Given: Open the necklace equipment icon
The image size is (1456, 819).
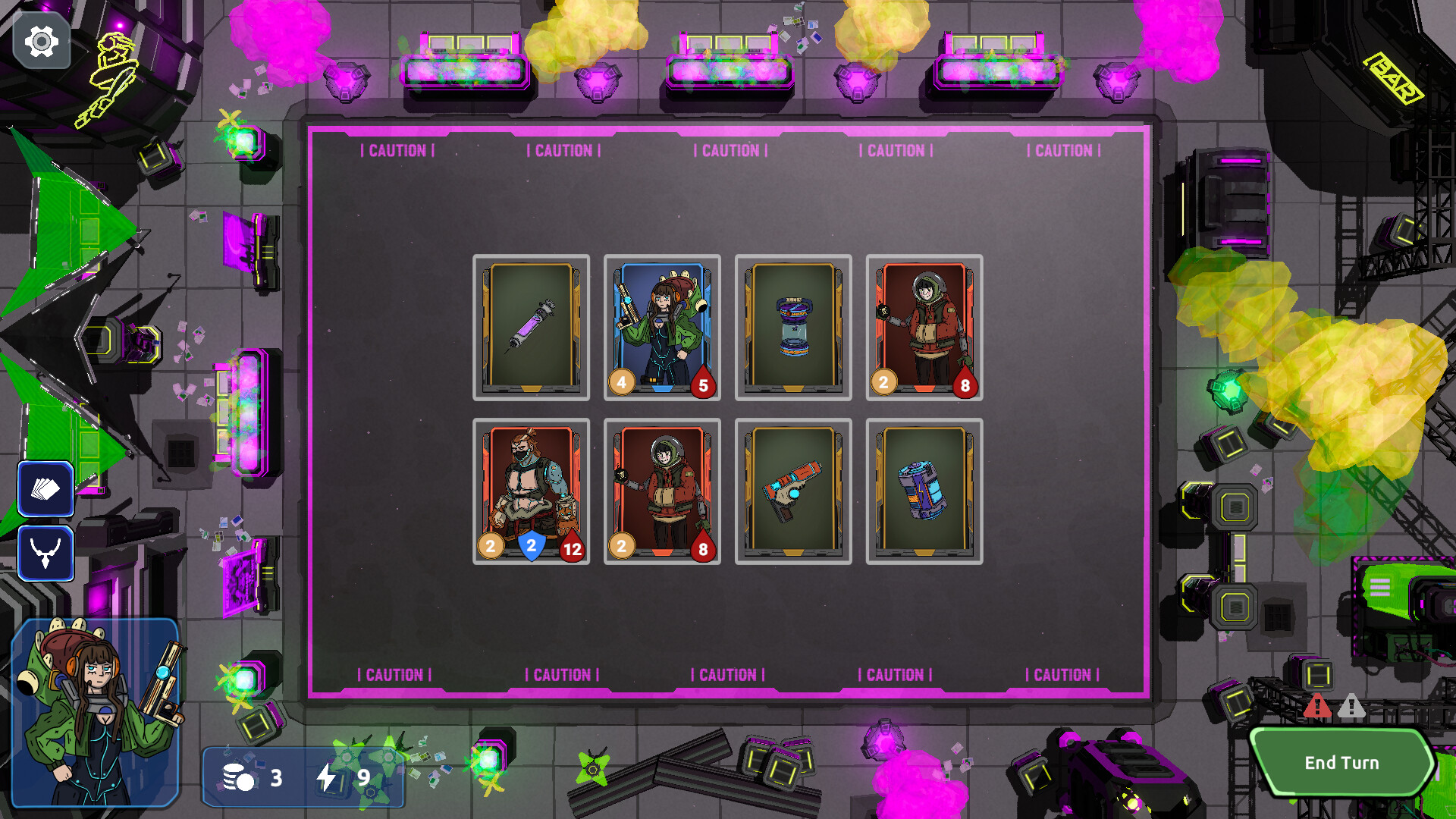Looking at the screenshot, I should (x=45, y=552).
